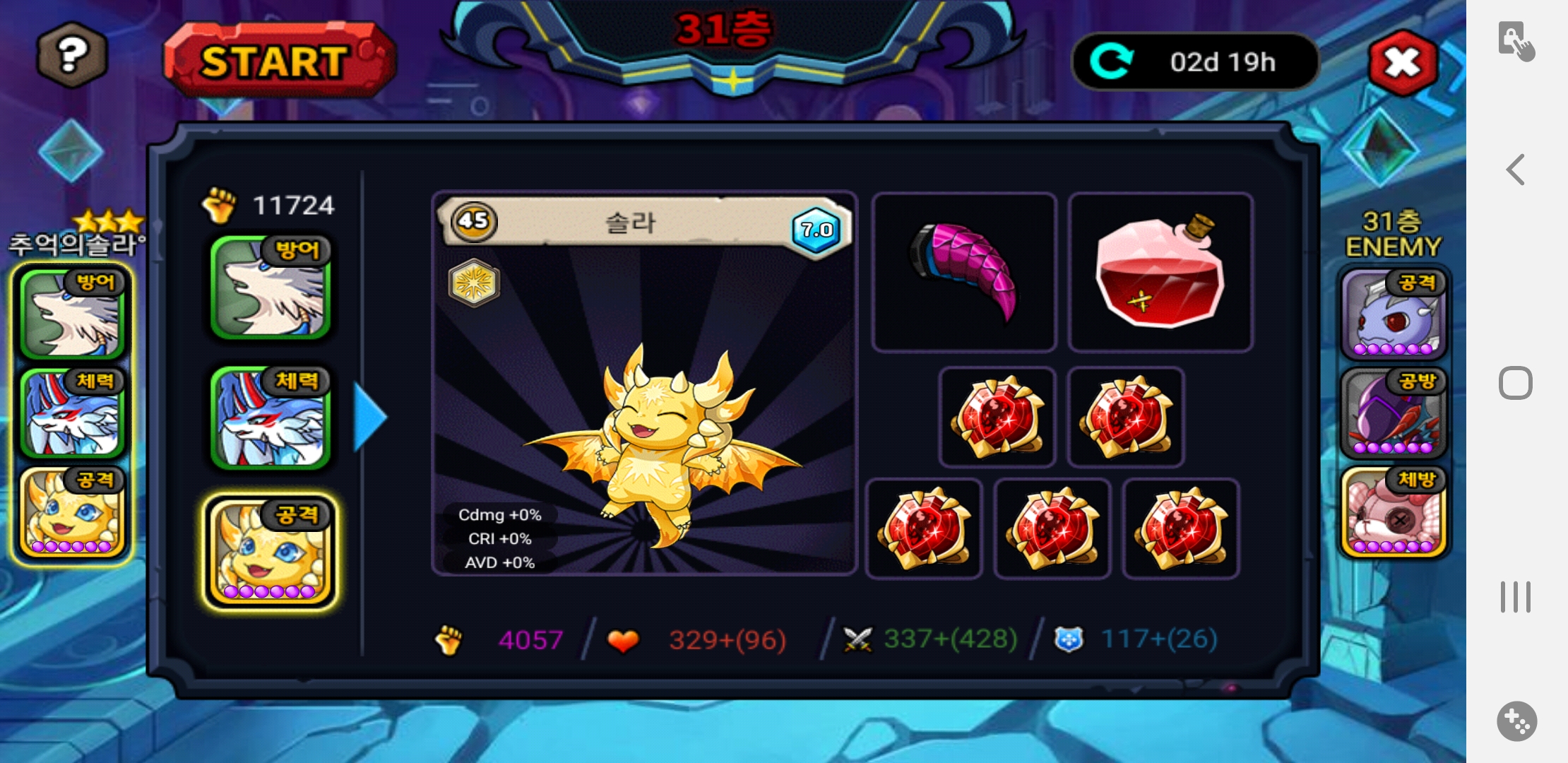Open the pink claw equipment slot
This screenshot has height=763, width=1568.
coord(964,272)
